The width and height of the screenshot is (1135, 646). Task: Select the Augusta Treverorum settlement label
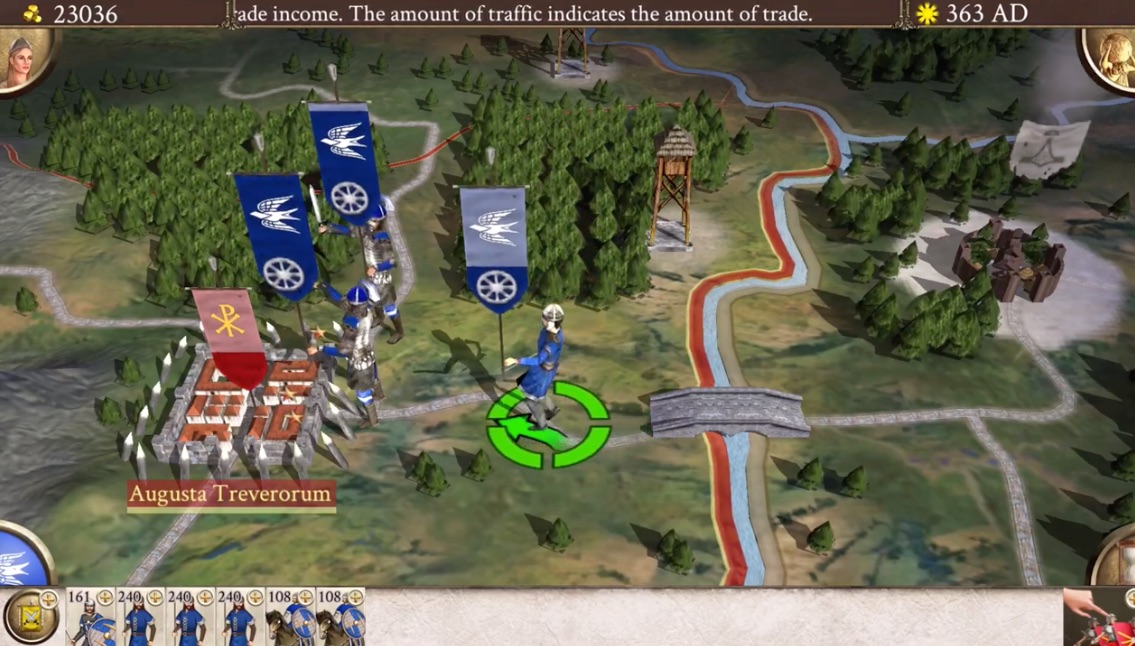tap(230, 495)
